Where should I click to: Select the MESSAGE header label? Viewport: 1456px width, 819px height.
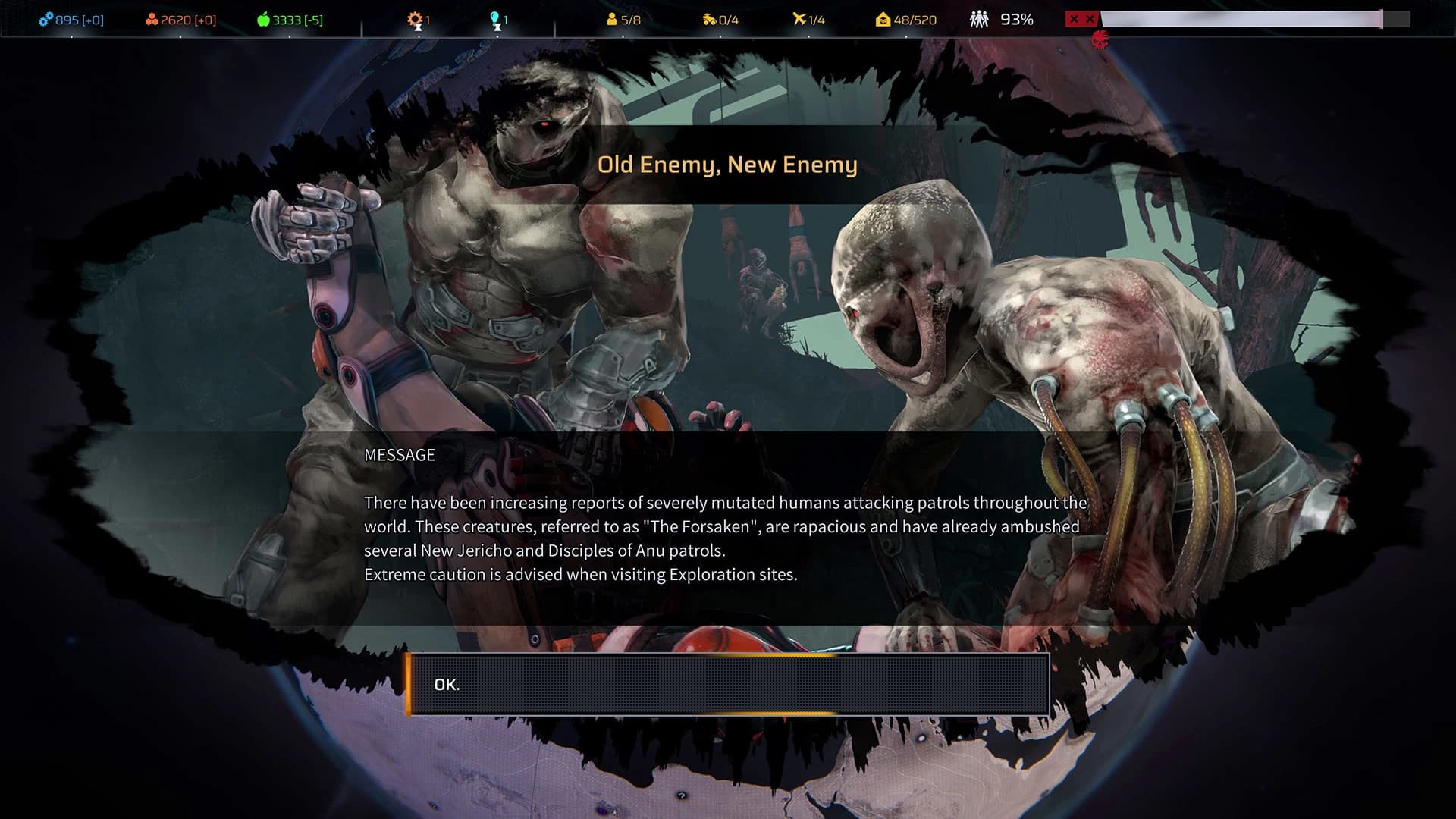[x=399, y=455]
